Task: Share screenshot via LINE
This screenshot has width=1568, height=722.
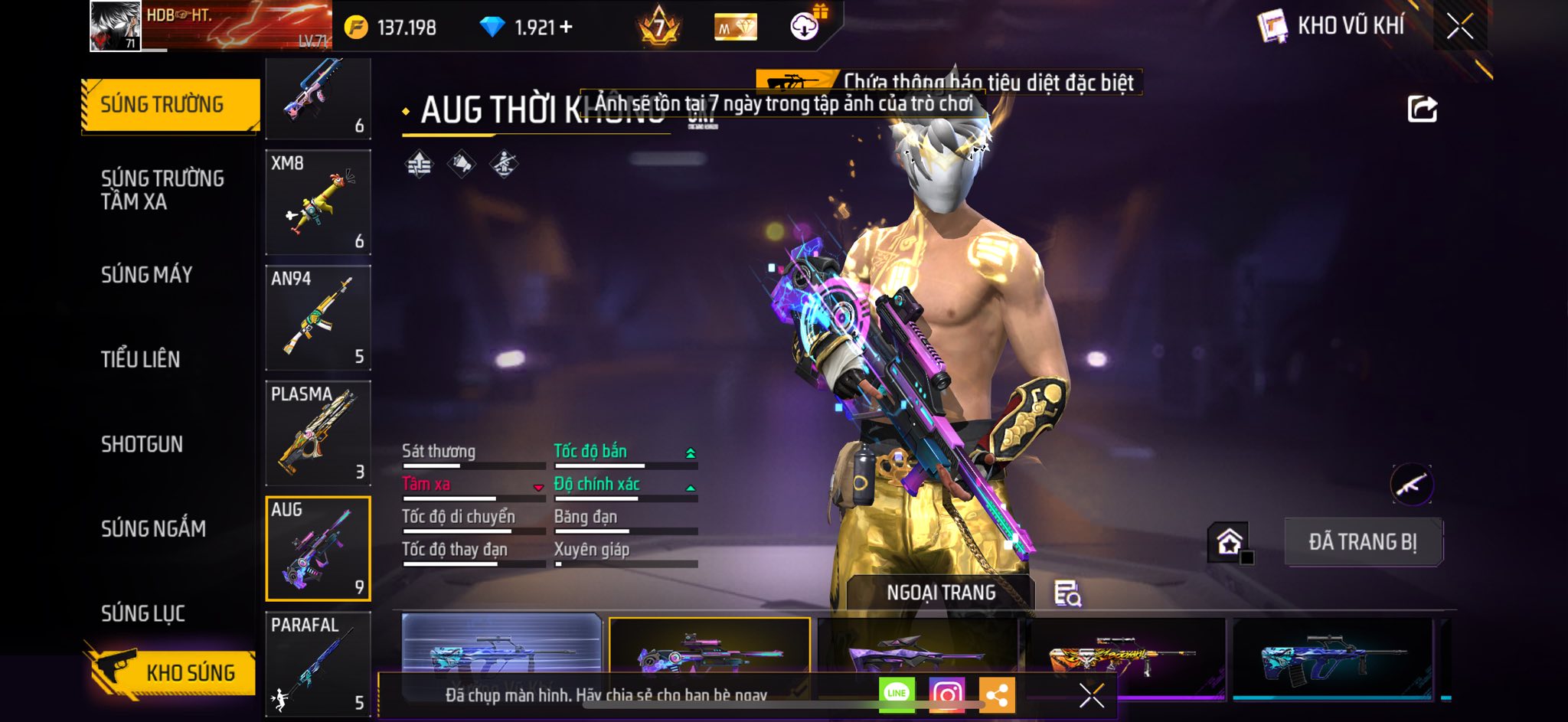Action: [897, 694]
